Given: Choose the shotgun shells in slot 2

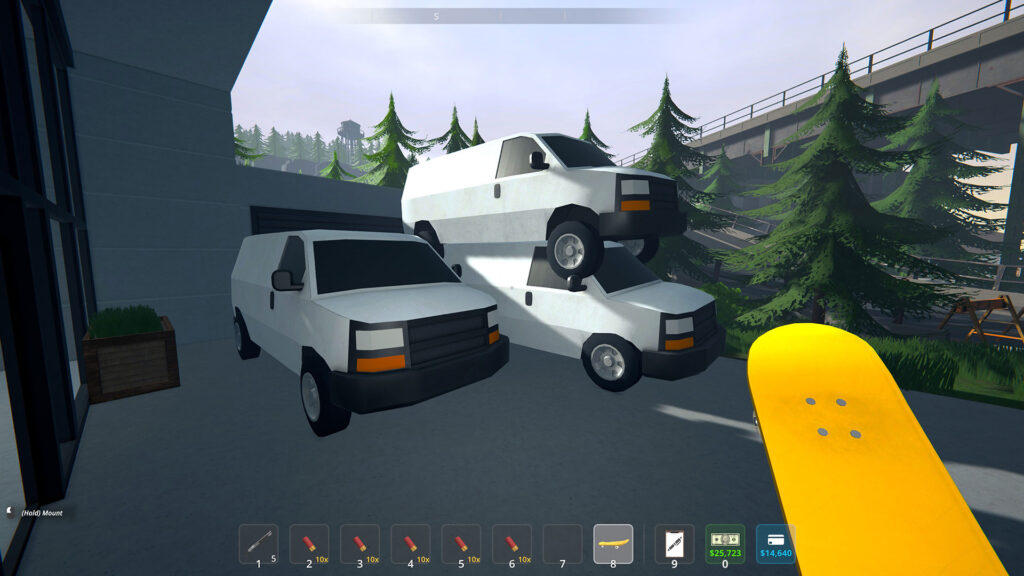Looking at the screenshot, I should 309,544.
